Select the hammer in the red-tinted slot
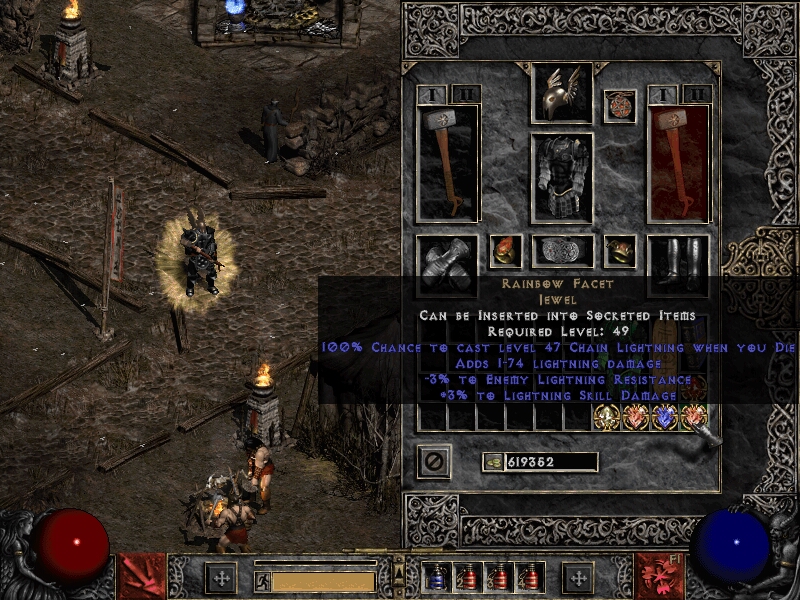 pos(678,162)
